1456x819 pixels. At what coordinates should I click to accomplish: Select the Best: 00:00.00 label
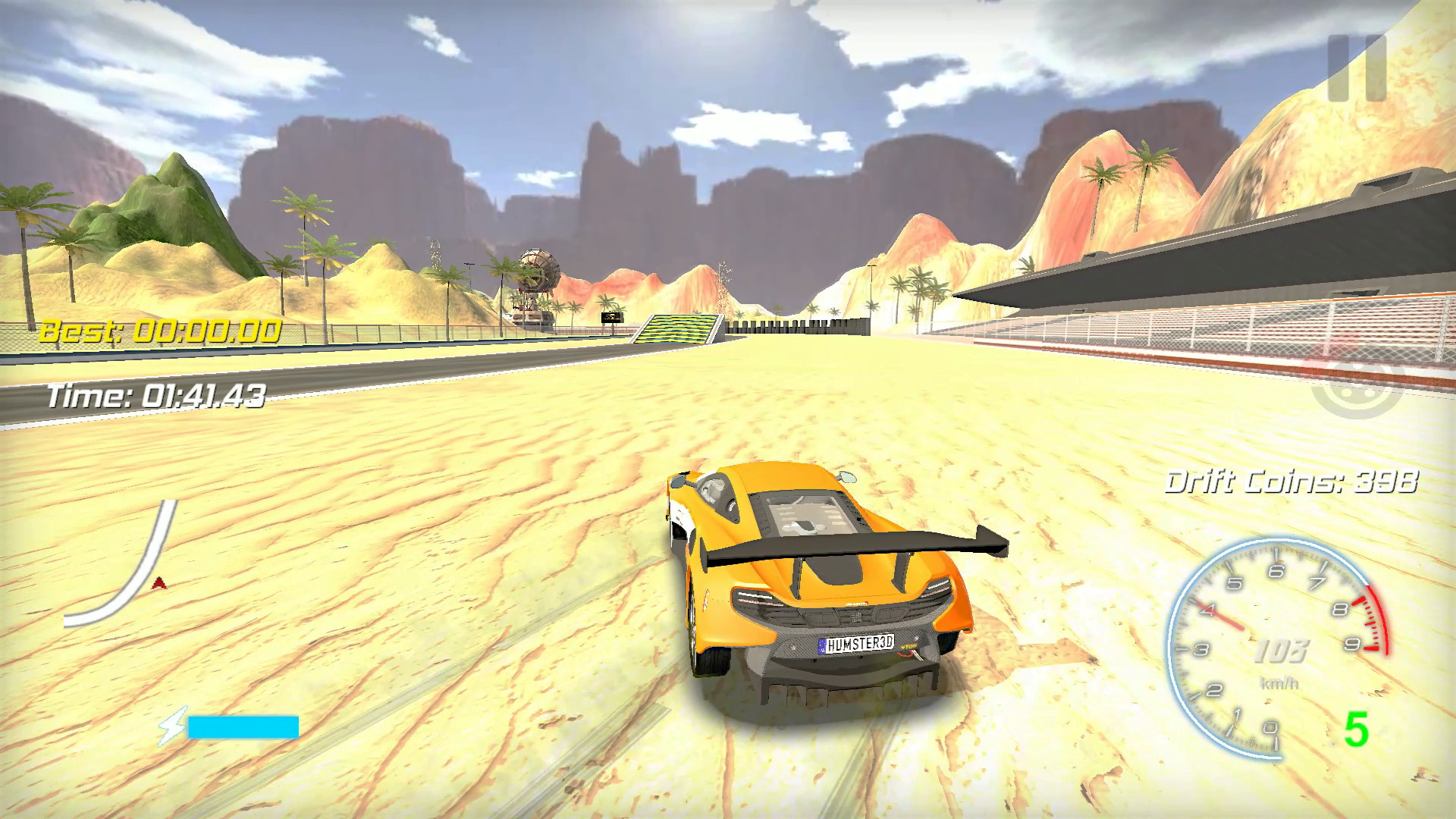163,330
